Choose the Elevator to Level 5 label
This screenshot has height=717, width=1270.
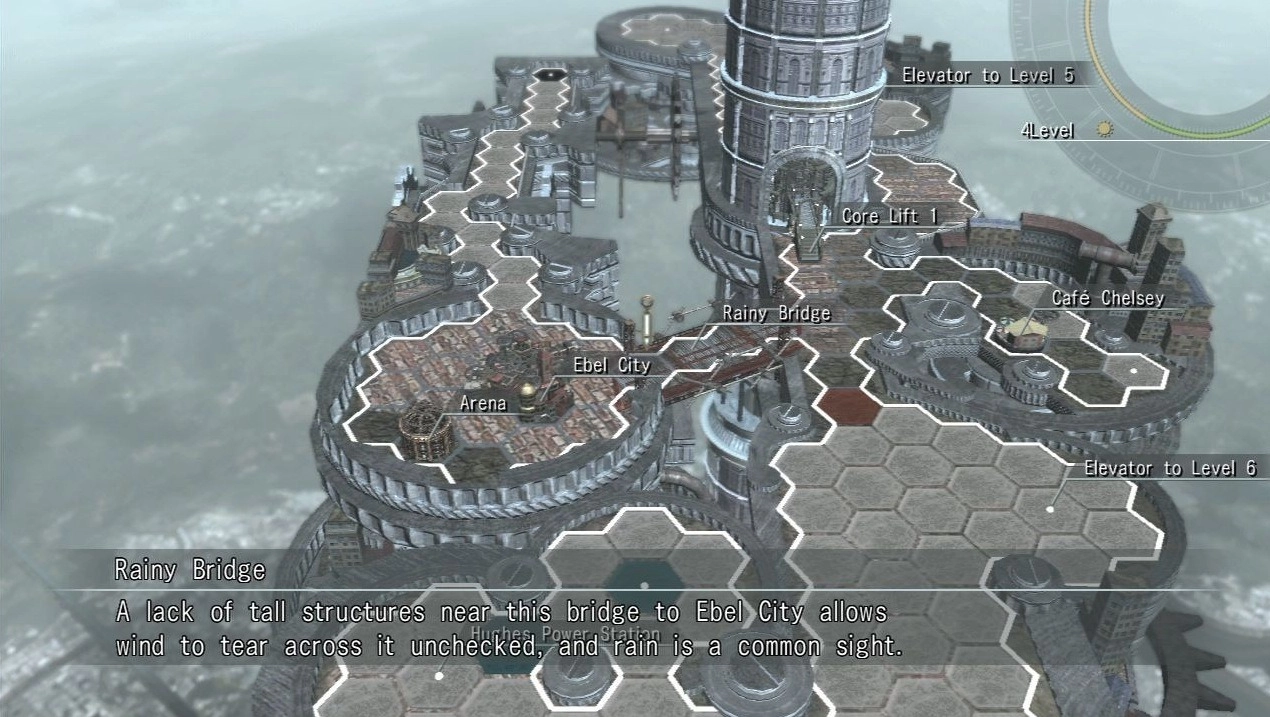coord(987,75)
